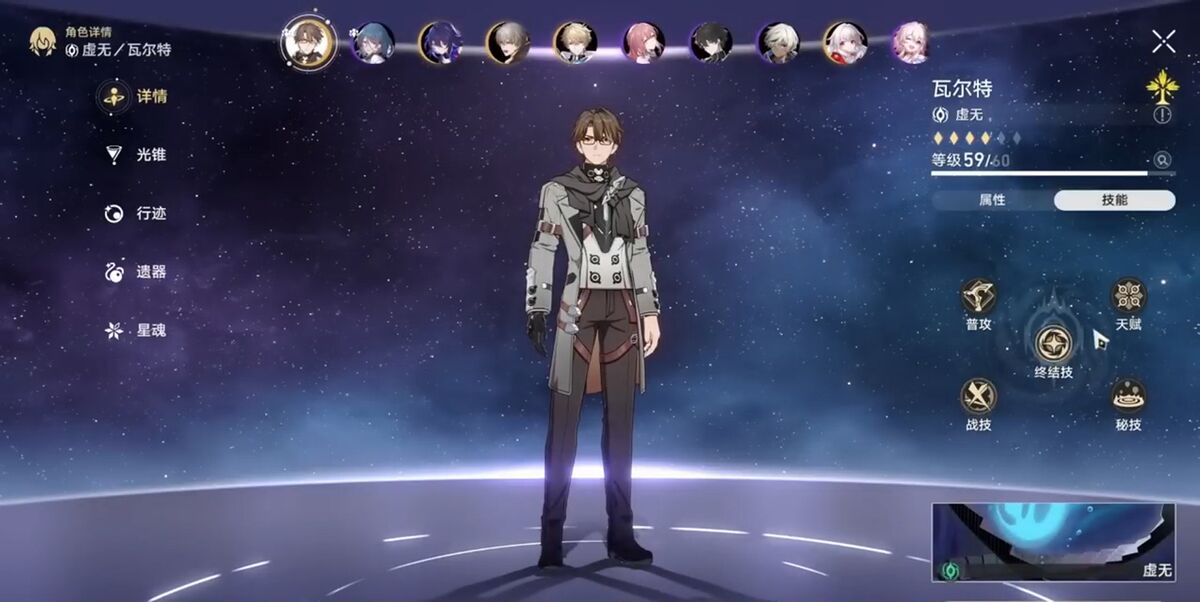Screen dimensions: 1200x602
Task: Close the character details screen
Action: (1163, 41)
